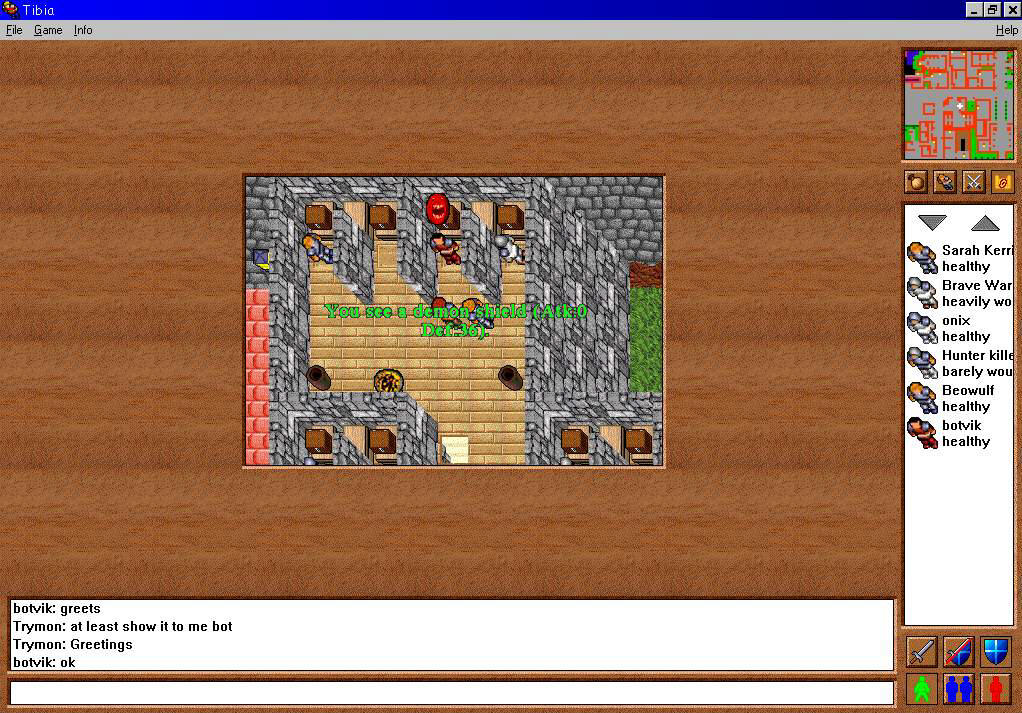Click the yellow scroll icon
The image size is (1022, 713).
point(1002,182)
